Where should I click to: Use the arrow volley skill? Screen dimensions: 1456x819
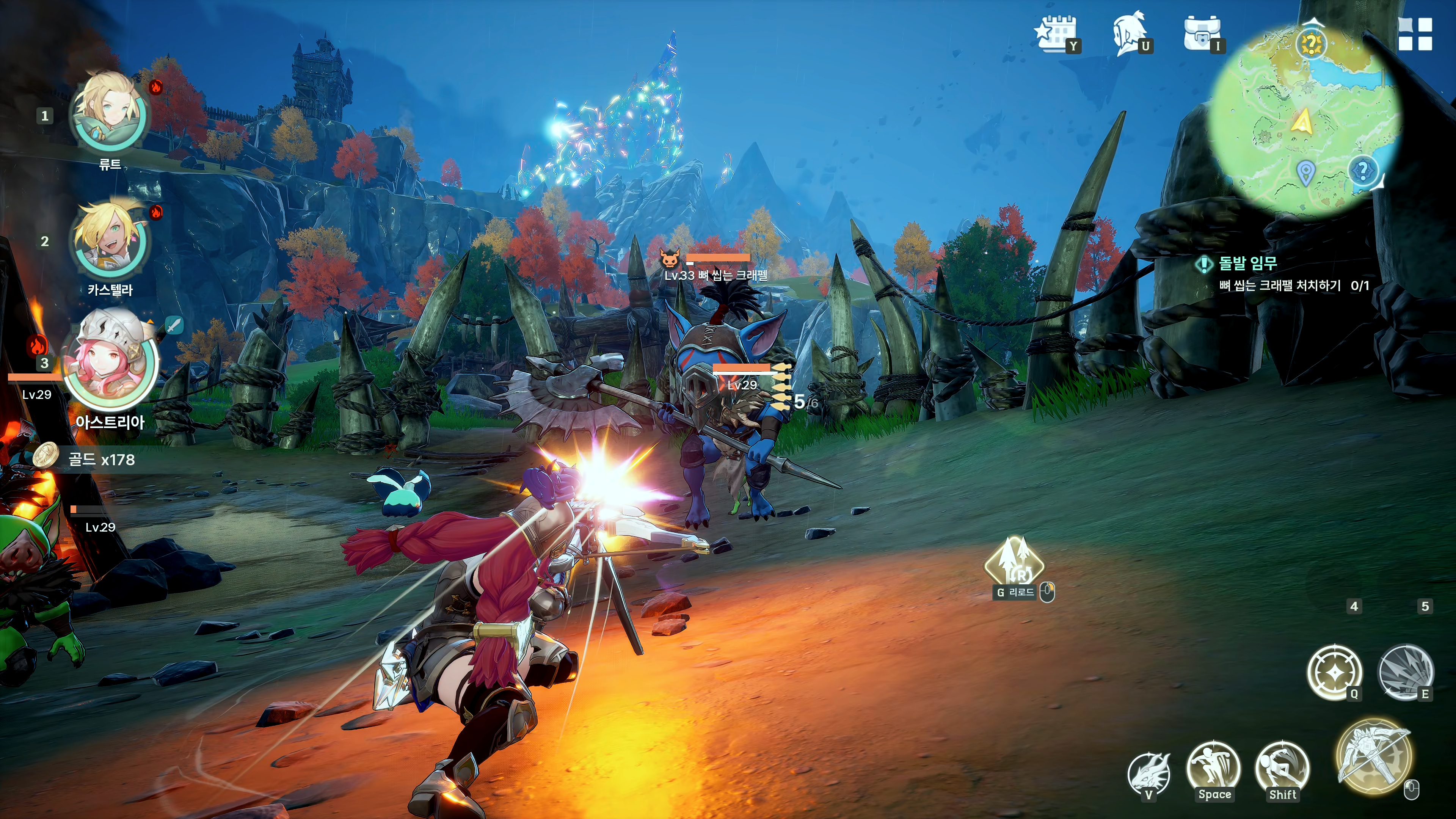click(x=1406, y=672)
